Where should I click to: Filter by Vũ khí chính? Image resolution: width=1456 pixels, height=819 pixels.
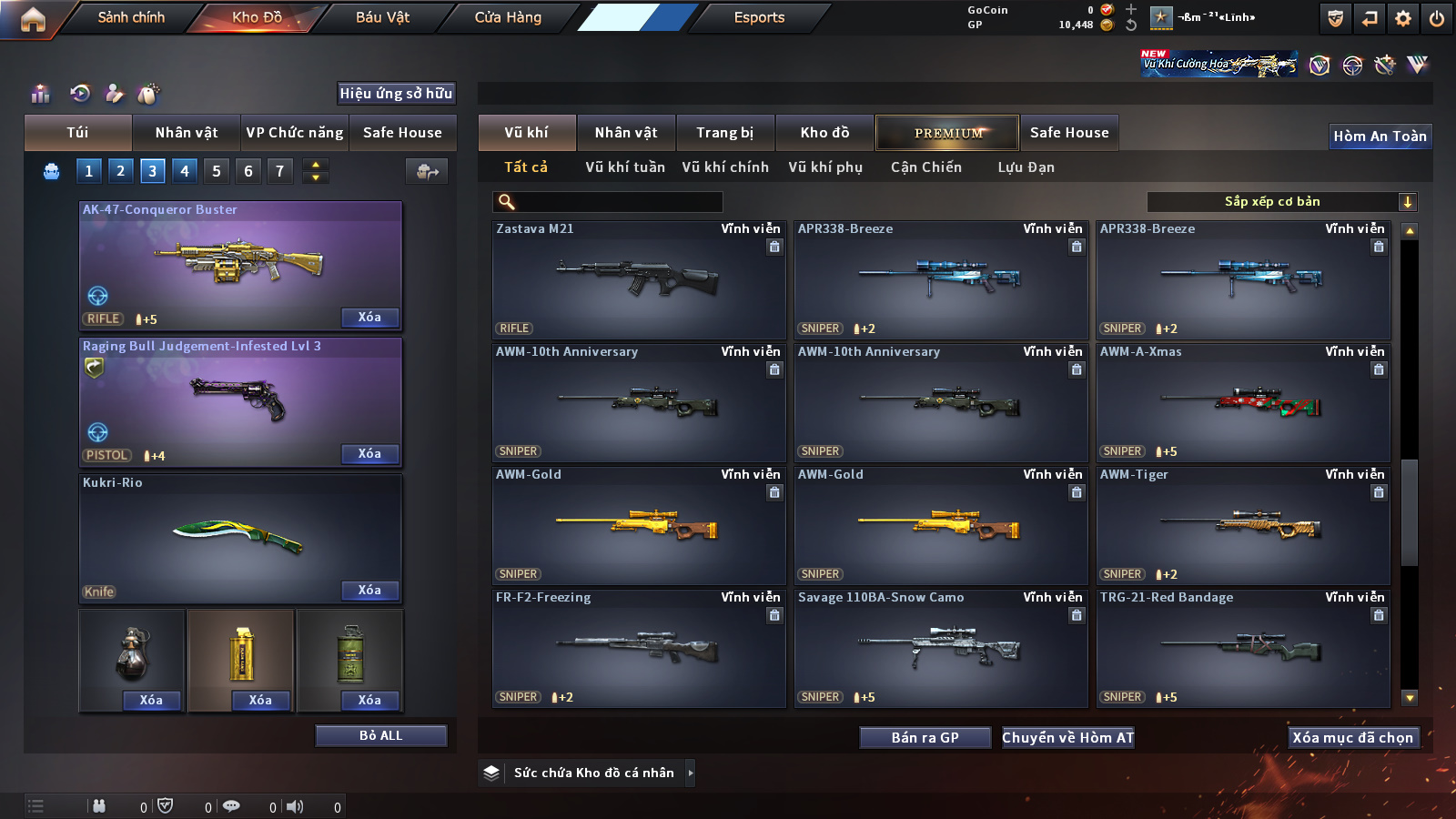[725, 167]
